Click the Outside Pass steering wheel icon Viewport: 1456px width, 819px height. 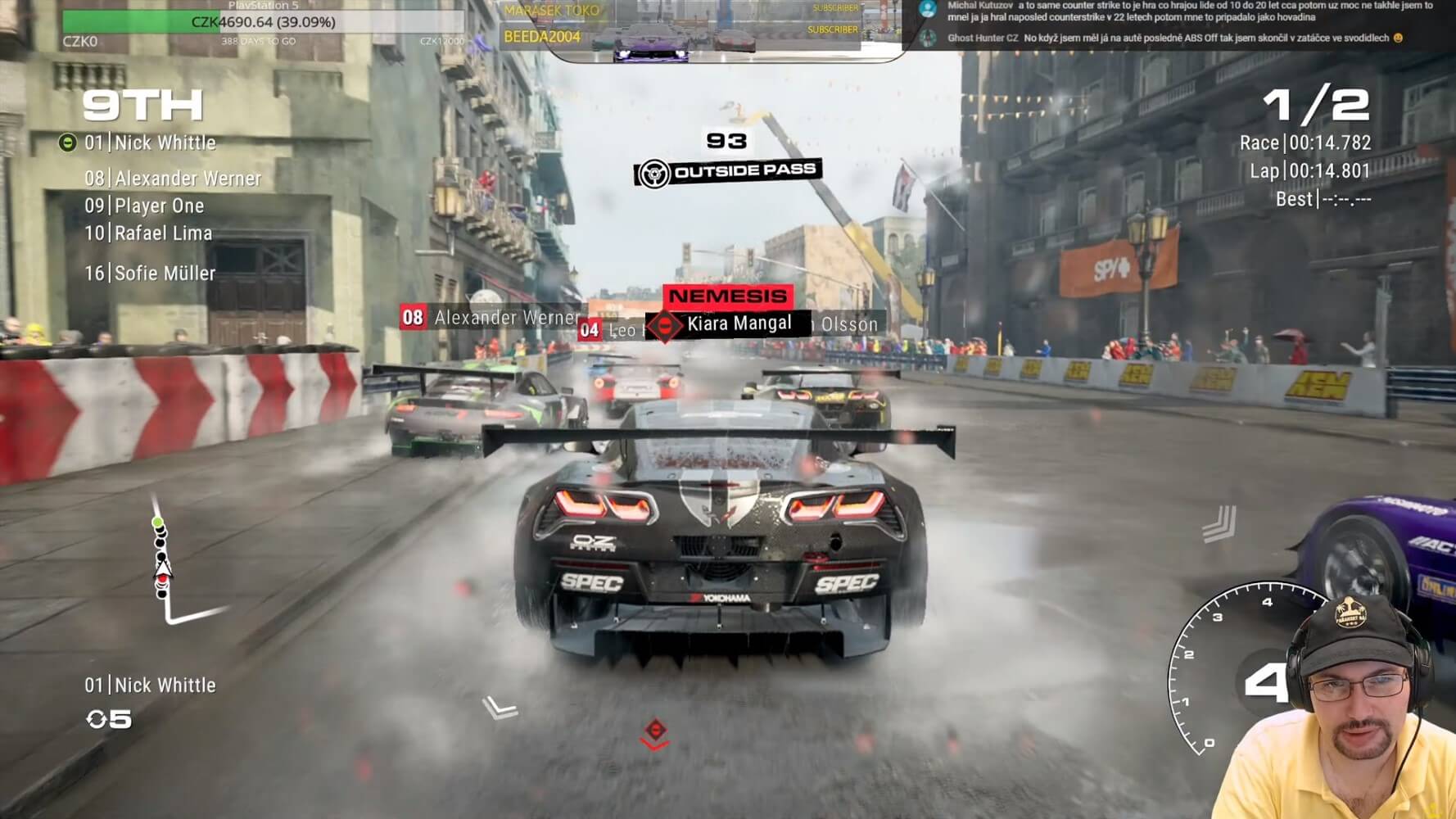point(653,174)
